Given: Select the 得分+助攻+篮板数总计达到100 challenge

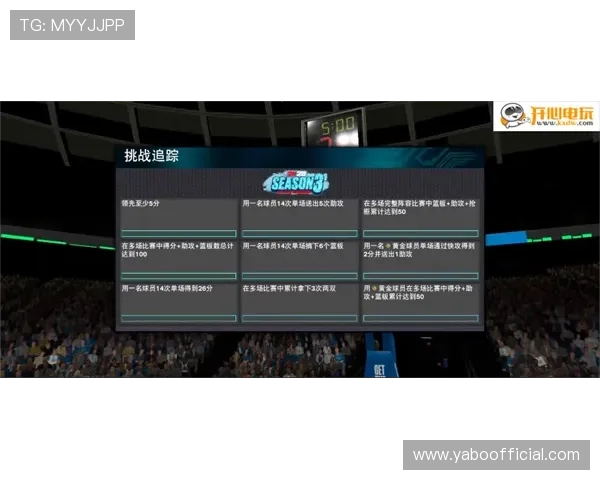Looking at the screenshot, I should point(179,259).
